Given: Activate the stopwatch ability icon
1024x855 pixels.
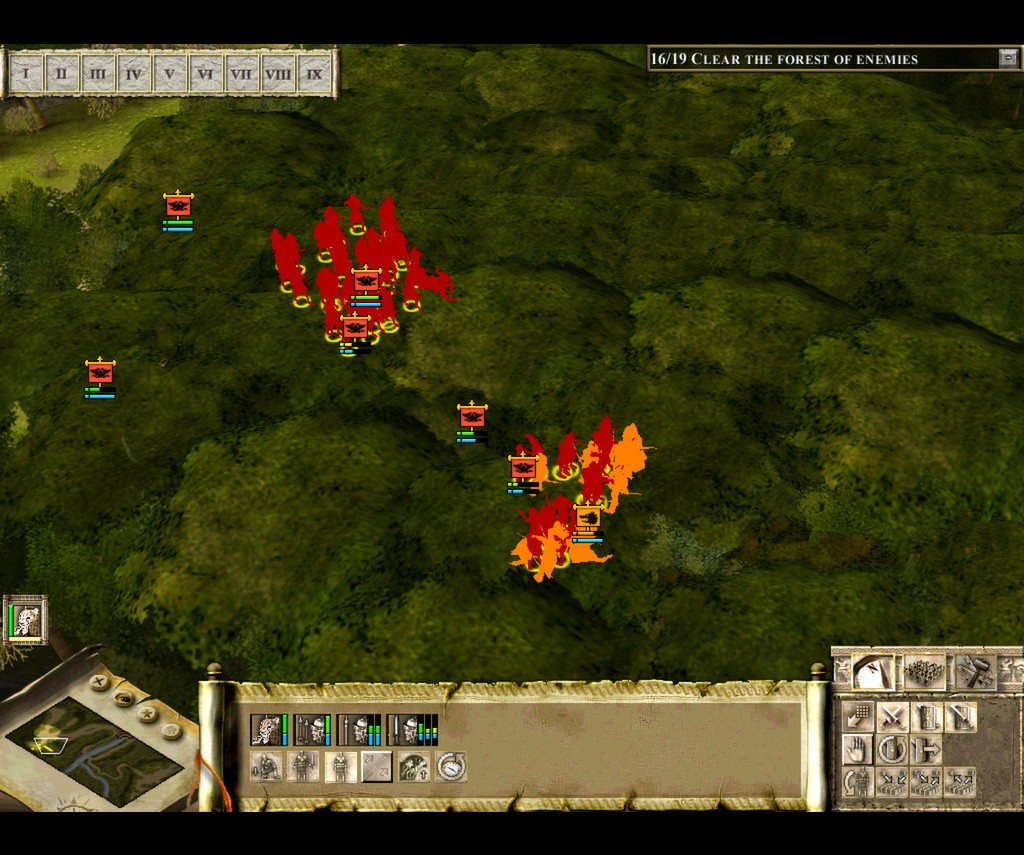Looking at the screenshot, I should click(451, 767).
